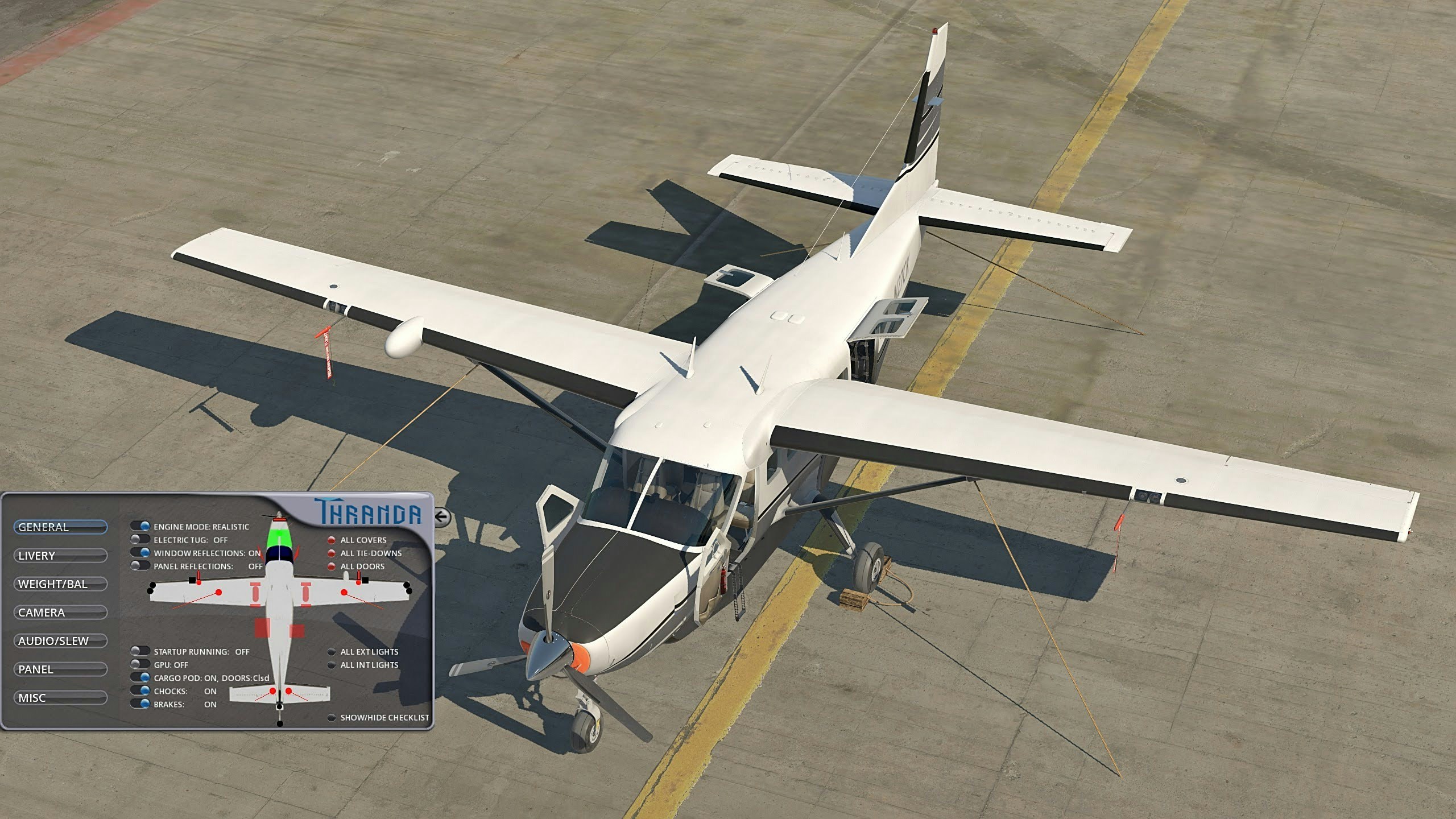Toggle All Covers
Viewport: 1456px width, 819px height.
click(x=331, y=540)
